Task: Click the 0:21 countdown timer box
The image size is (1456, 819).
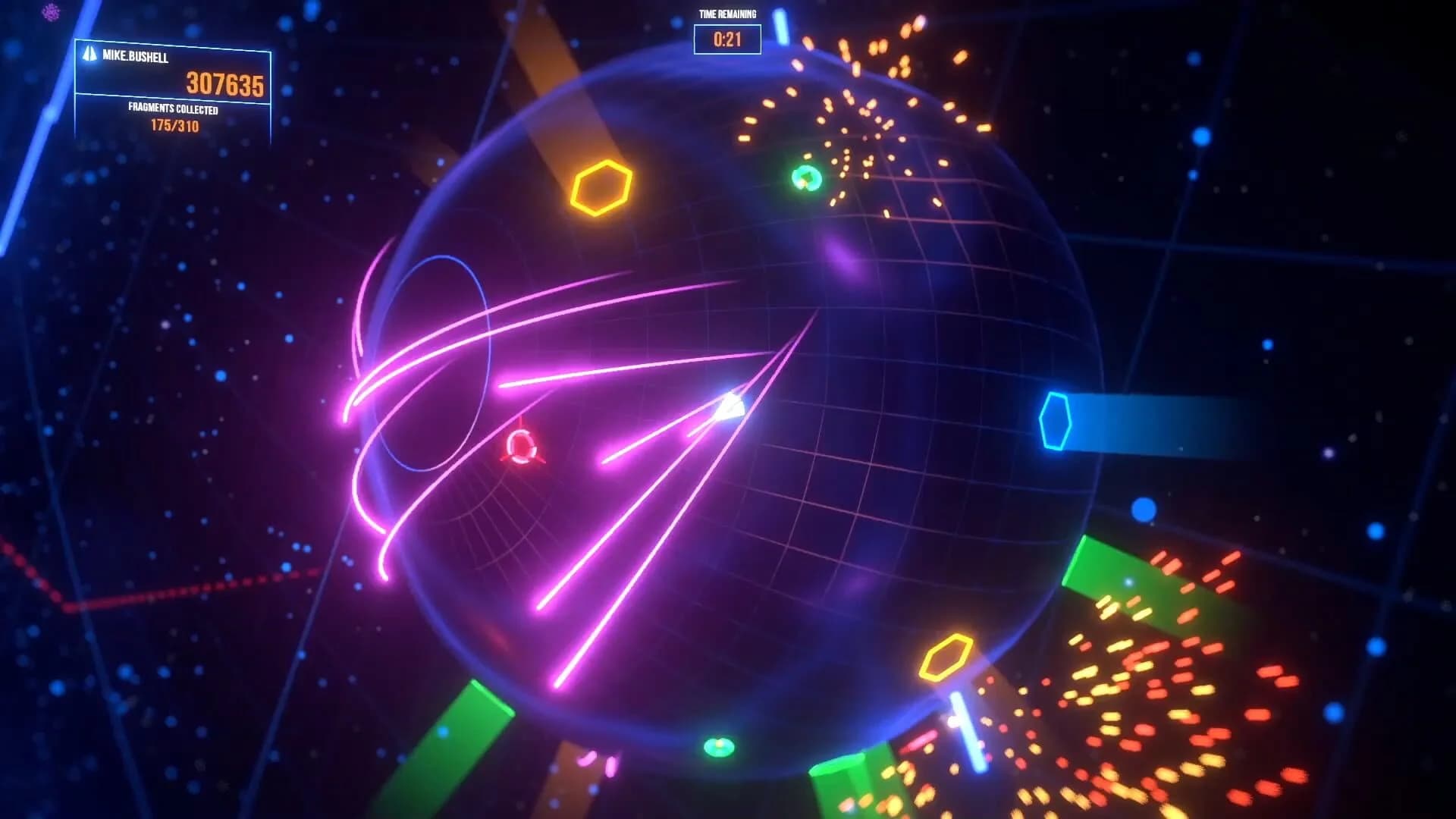Action: pyautogui.click(x=726, y=38)
